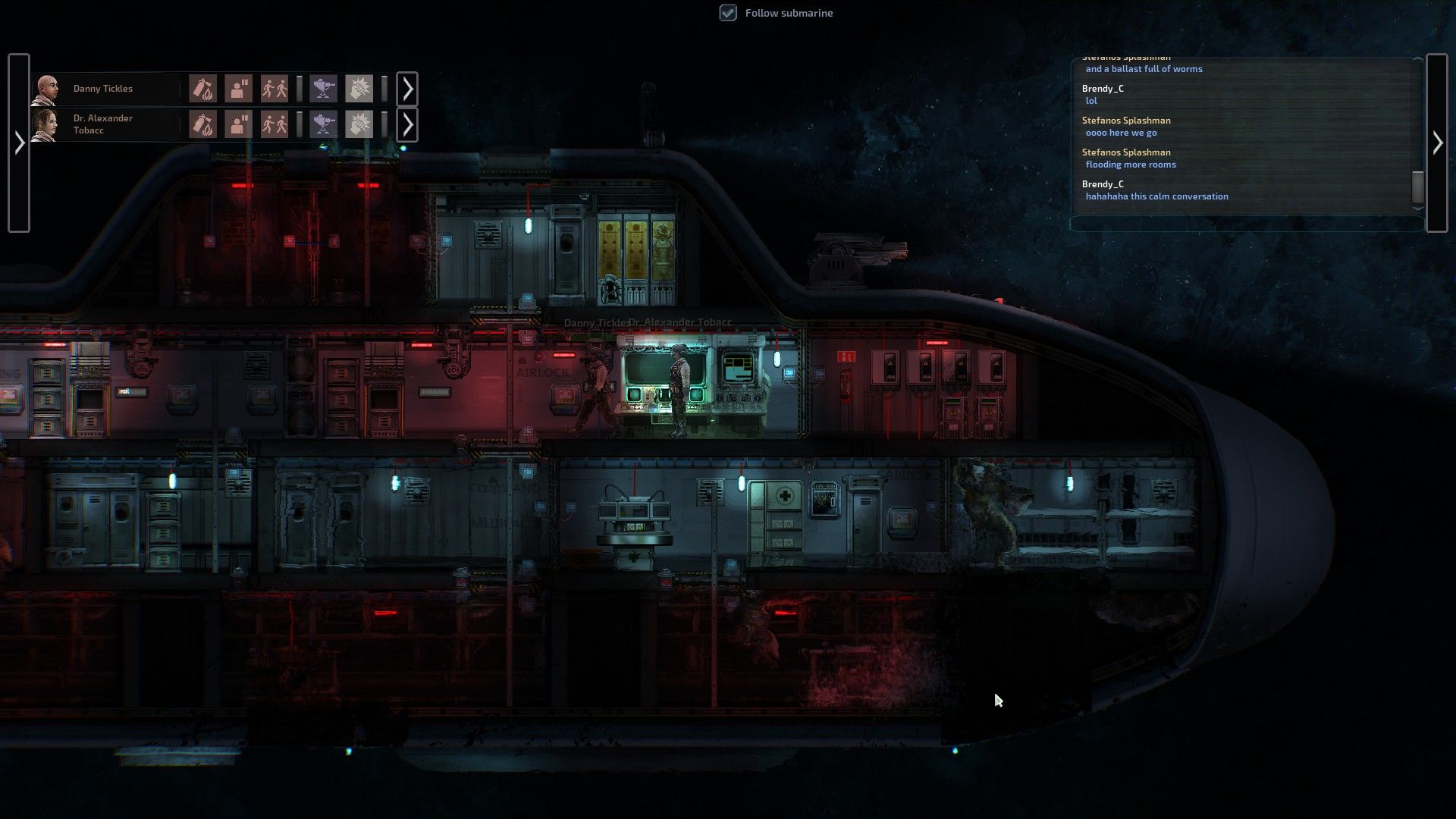Give Dr. Alexander Tobacc the wait order
The width and height of the screenshot is (1456, 819).
click(238, 124)
